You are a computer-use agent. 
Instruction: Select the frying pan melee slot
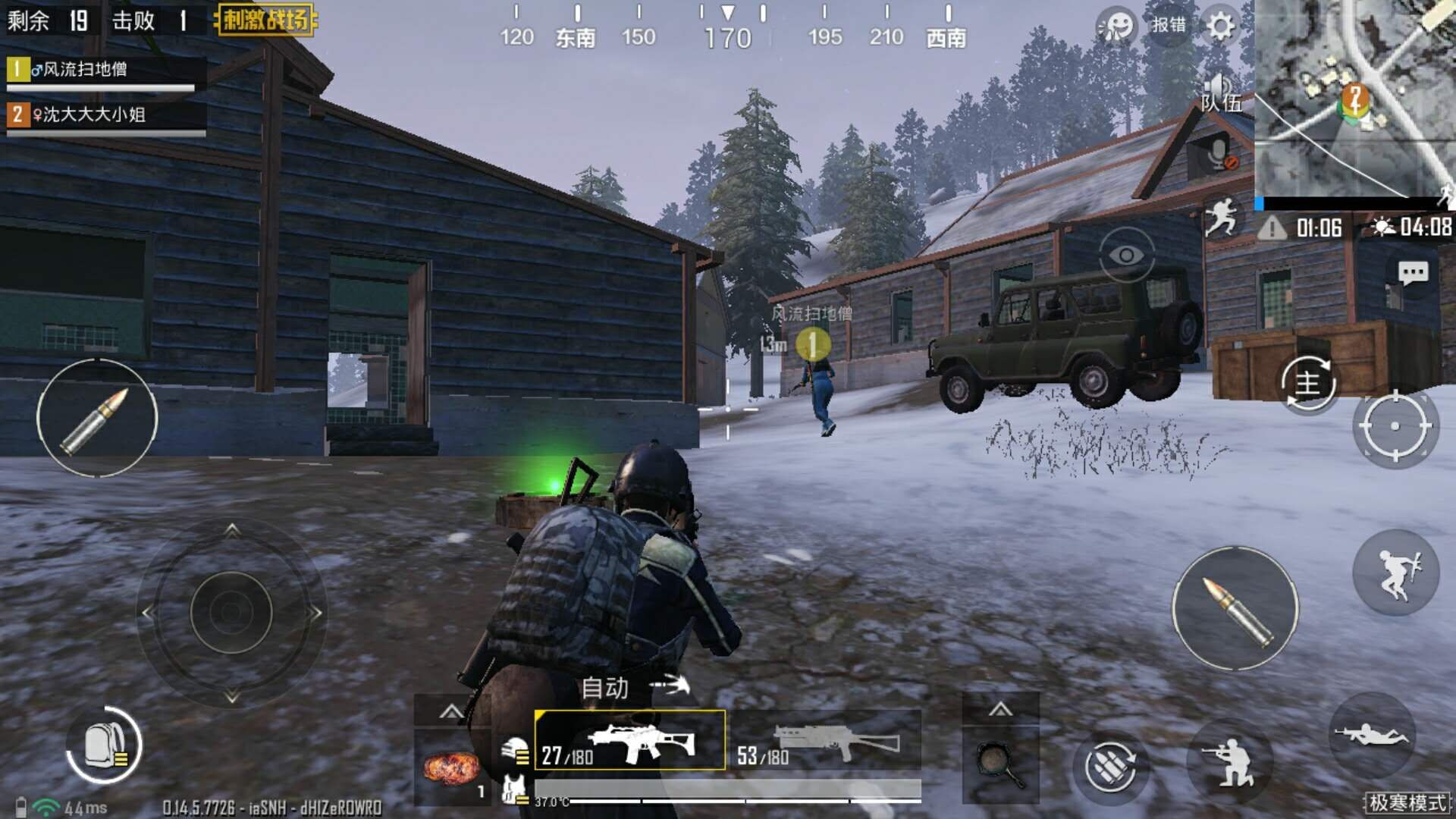pyautogui.click(x=999, y=764)
